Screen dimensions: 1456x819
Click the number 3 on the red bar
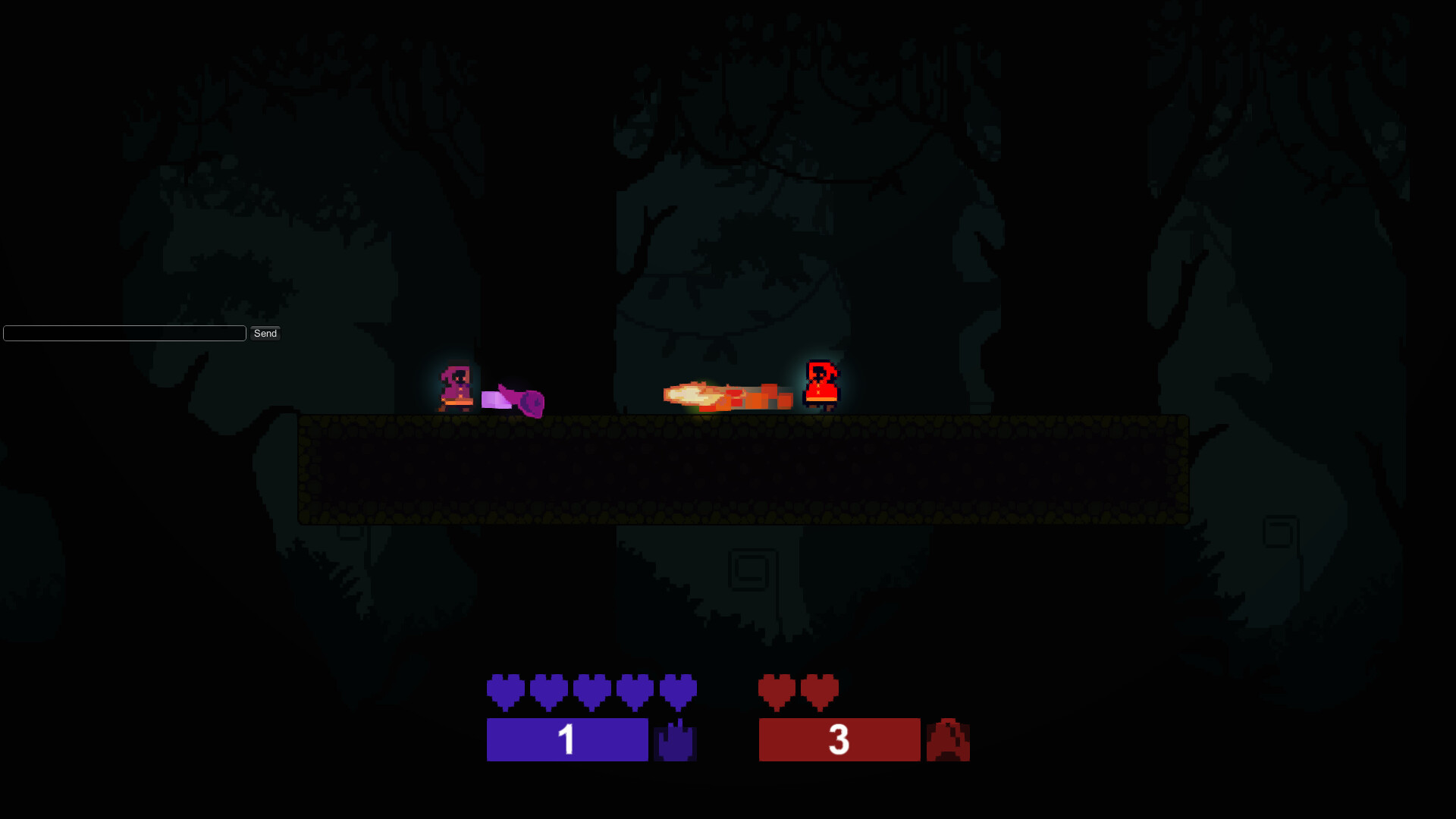(x=839, y=739)
